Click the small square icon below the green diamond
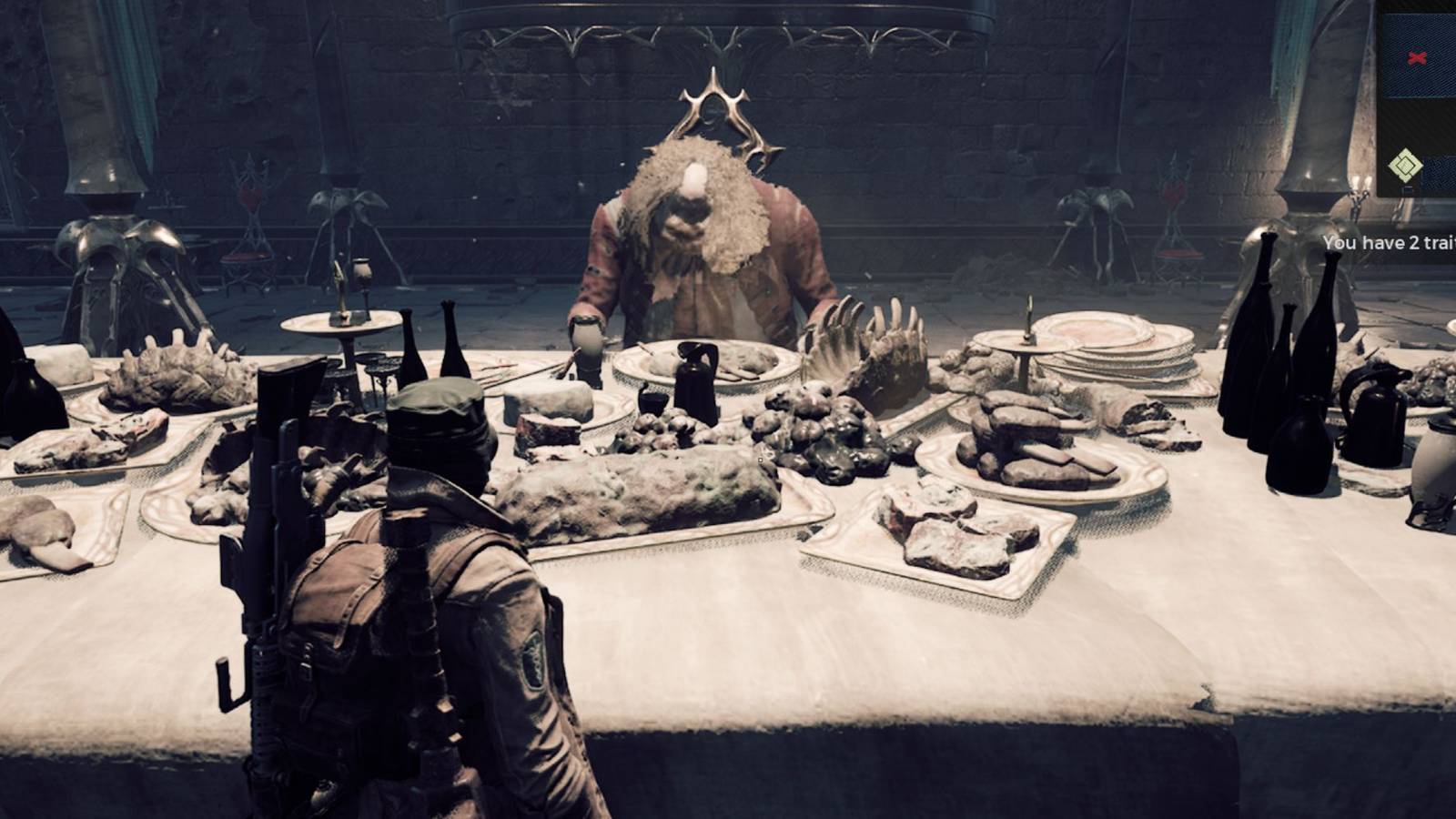The width and height of the screenshot is (1456, 819). [x=1408, y=189]
